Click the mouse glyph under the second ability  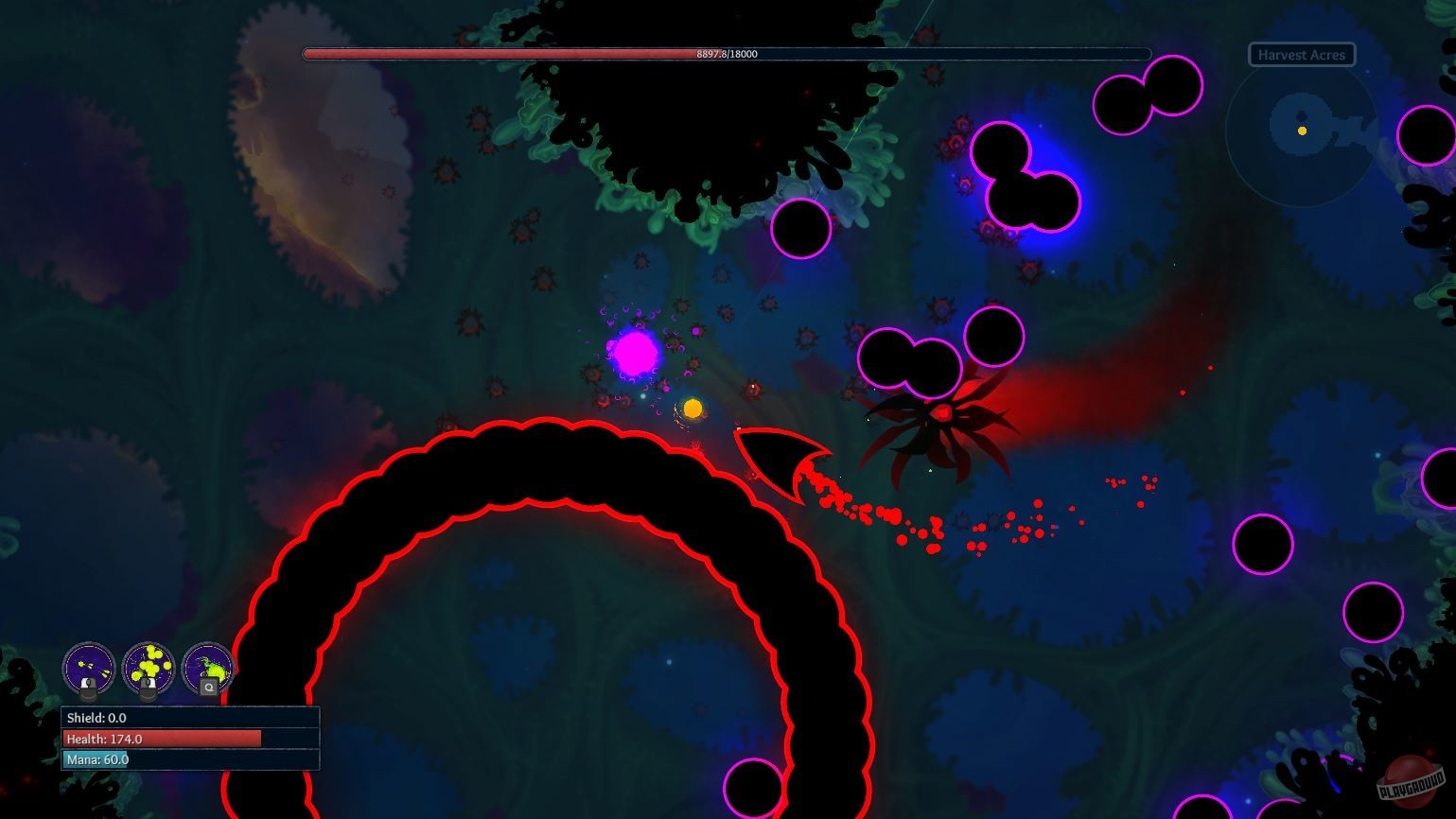(x=148, y=688)
